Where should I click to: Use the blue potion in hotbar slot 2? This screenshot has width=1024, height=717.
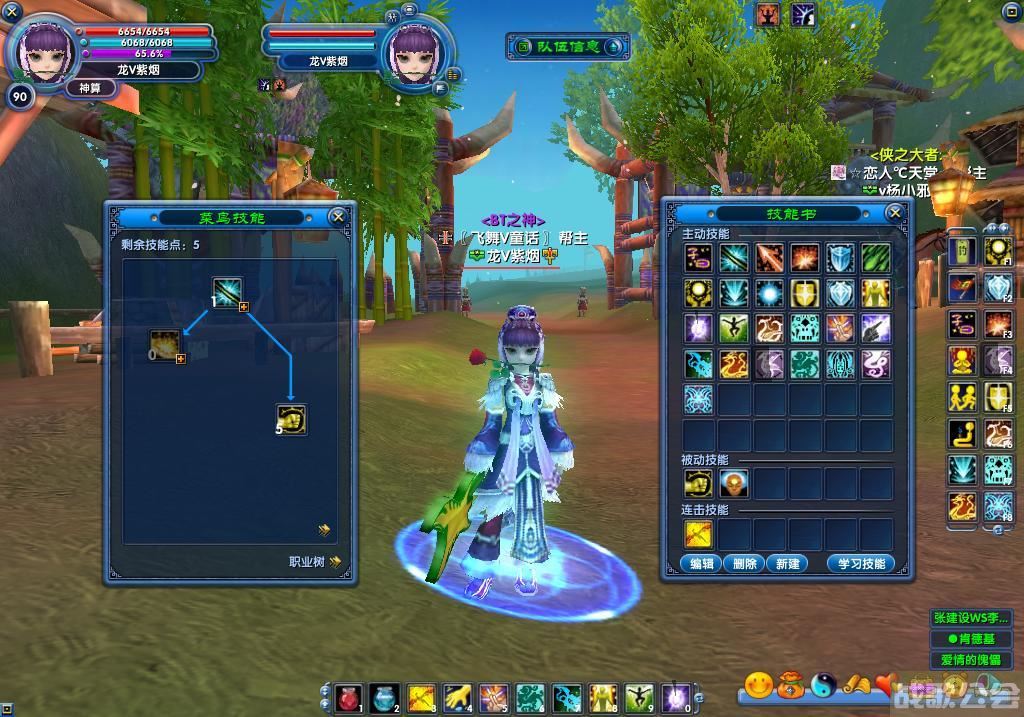383,697
